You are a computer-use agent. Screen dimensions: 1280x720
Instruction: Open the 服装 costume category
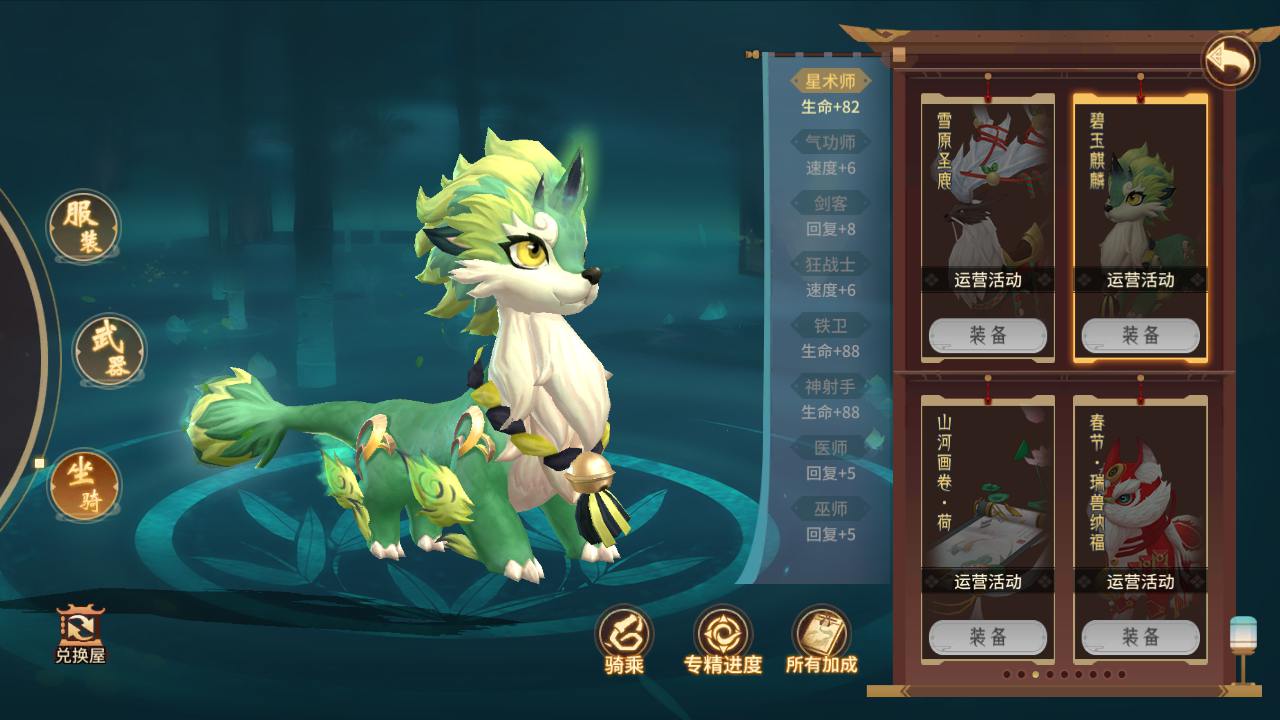tap(84, 227)
